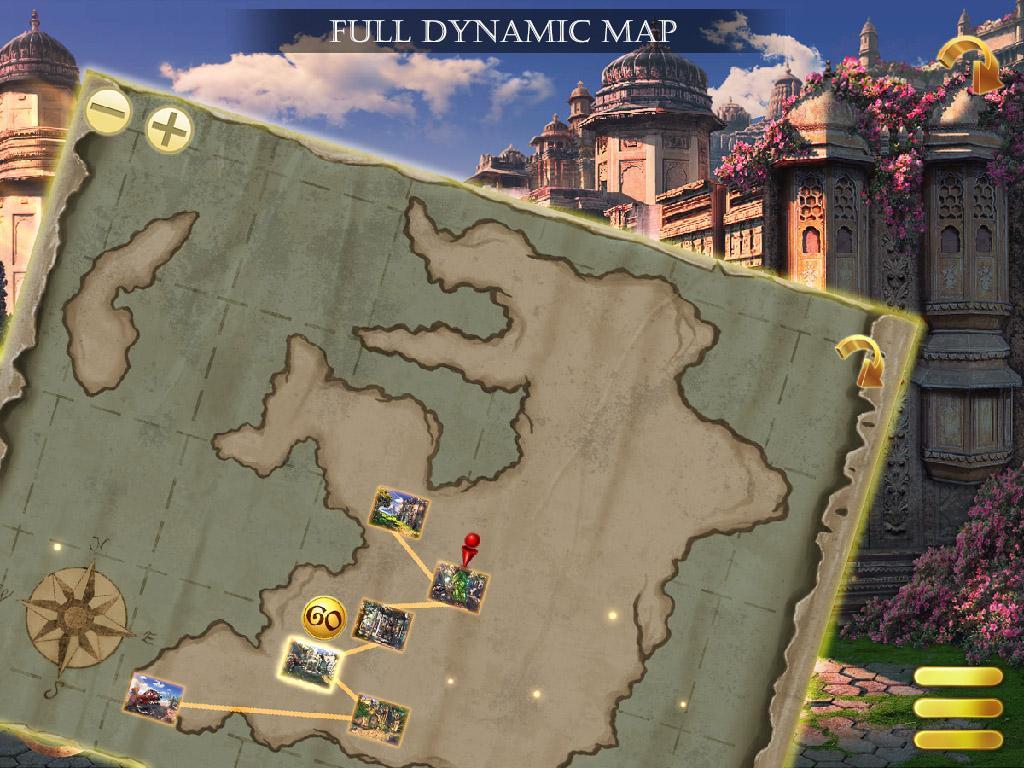Choose the red train location thumbnail

tap(155, 698)
